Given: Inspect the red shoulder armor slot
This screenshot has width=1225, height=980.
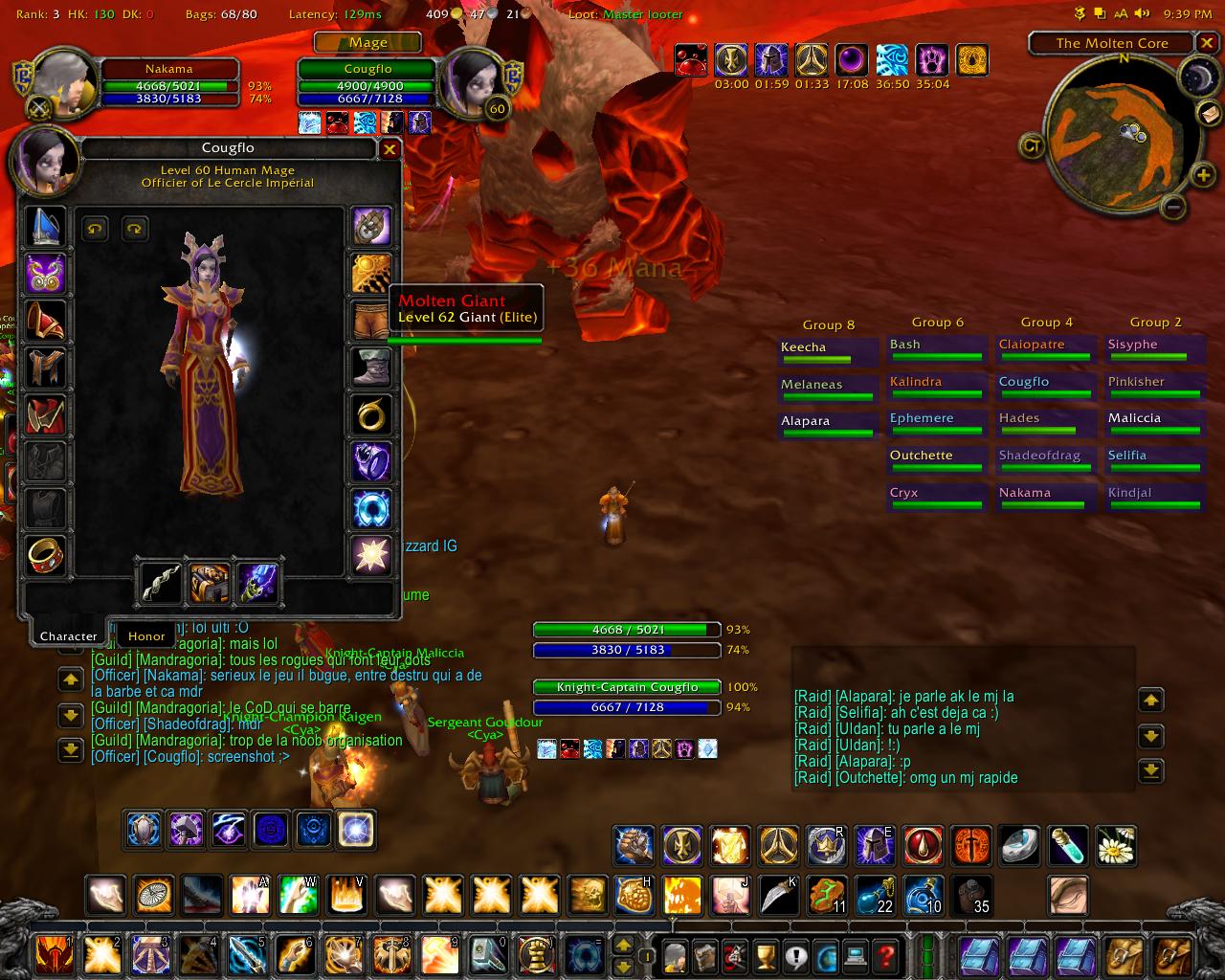Looking at the screenshot, I should (45, 321).
